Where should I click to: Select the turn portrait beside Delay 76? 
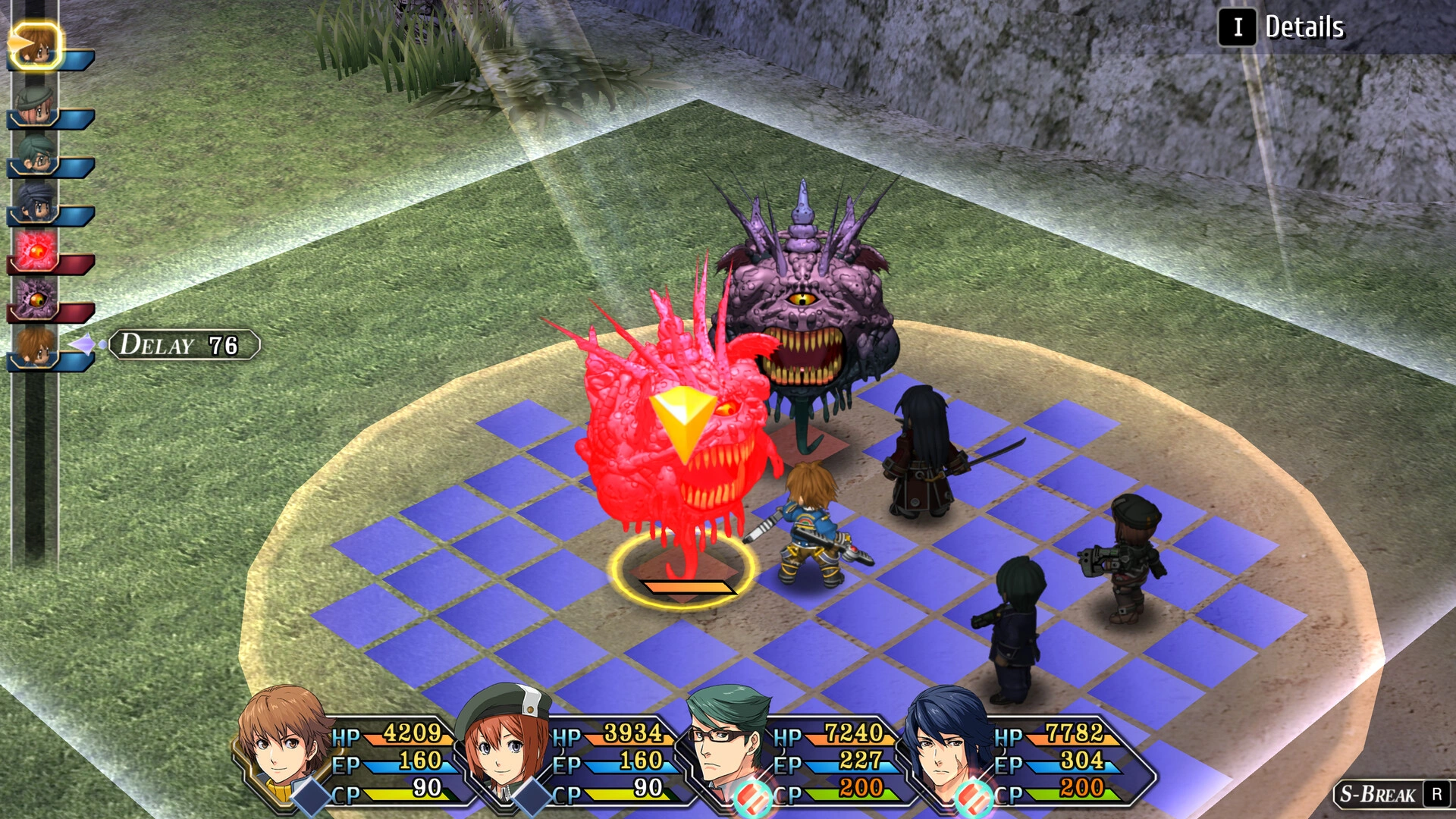(x=35, y=347)
